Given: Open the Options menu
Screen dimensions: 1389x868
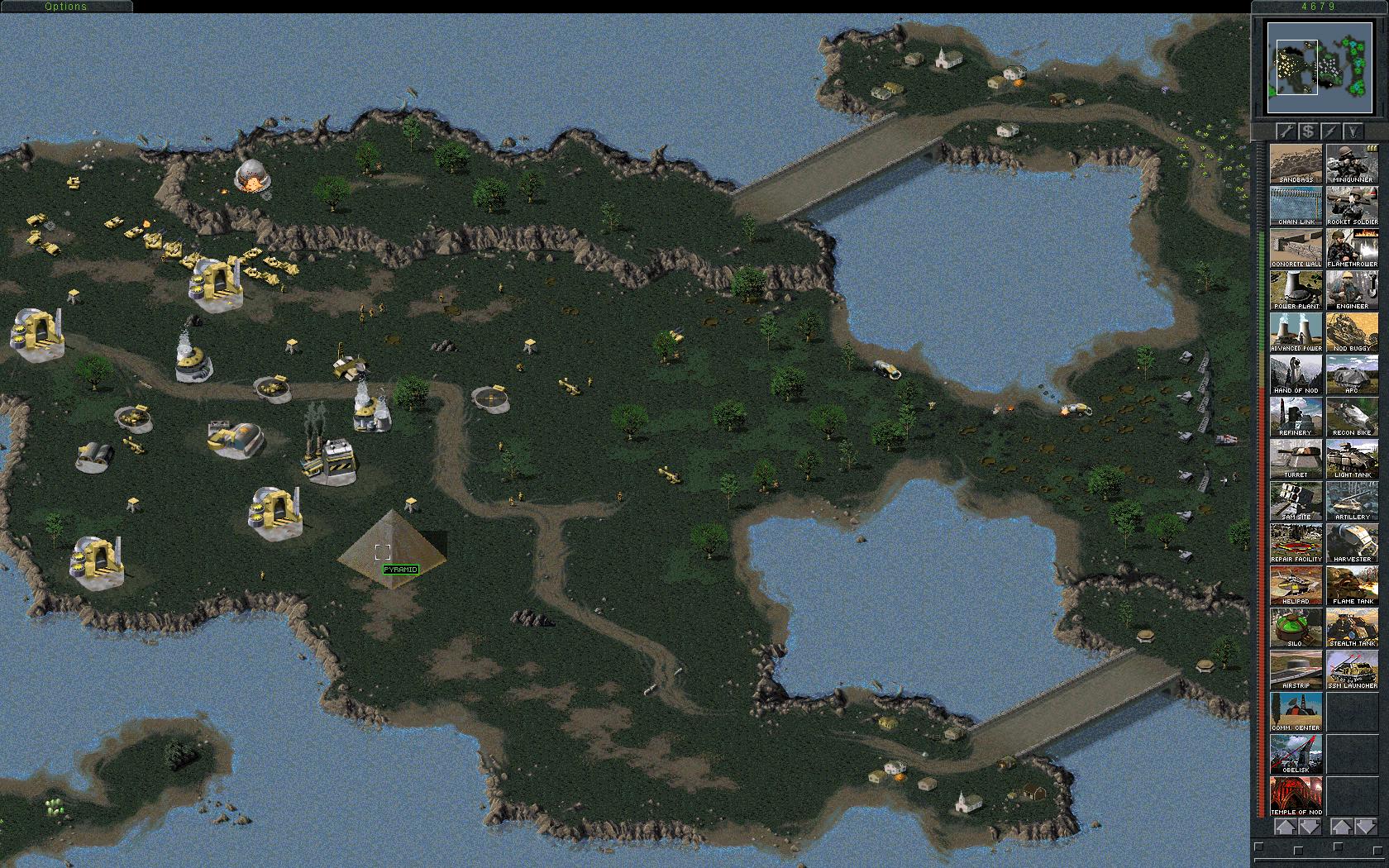Looking at the screenshot, I should [66, 6].
